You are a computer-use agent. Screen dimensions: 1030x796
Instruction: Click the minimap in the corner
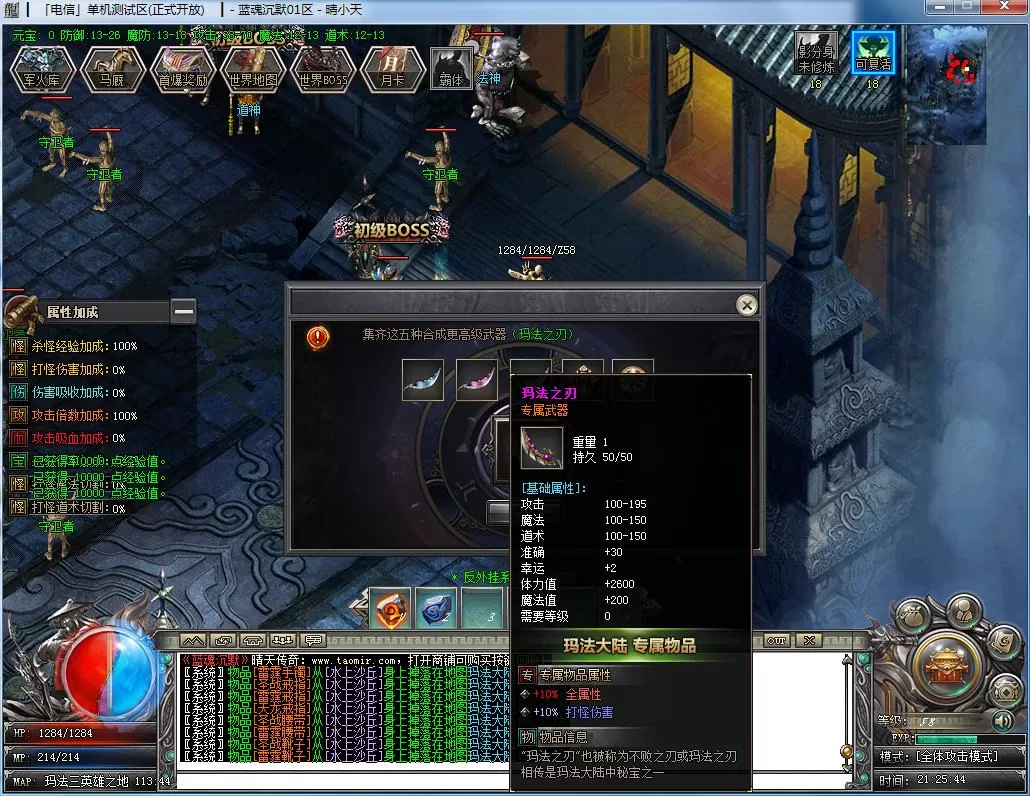(946, 85)
